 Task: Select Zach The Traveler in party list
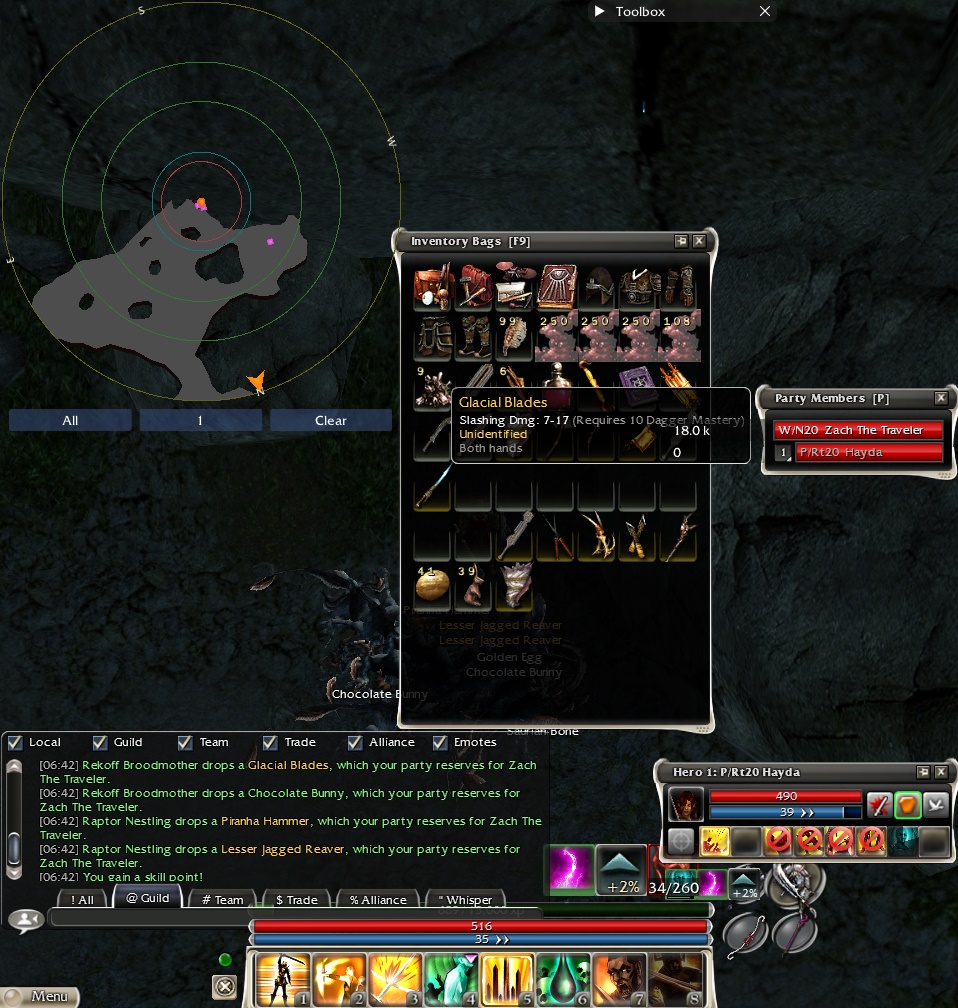point(858,430)
